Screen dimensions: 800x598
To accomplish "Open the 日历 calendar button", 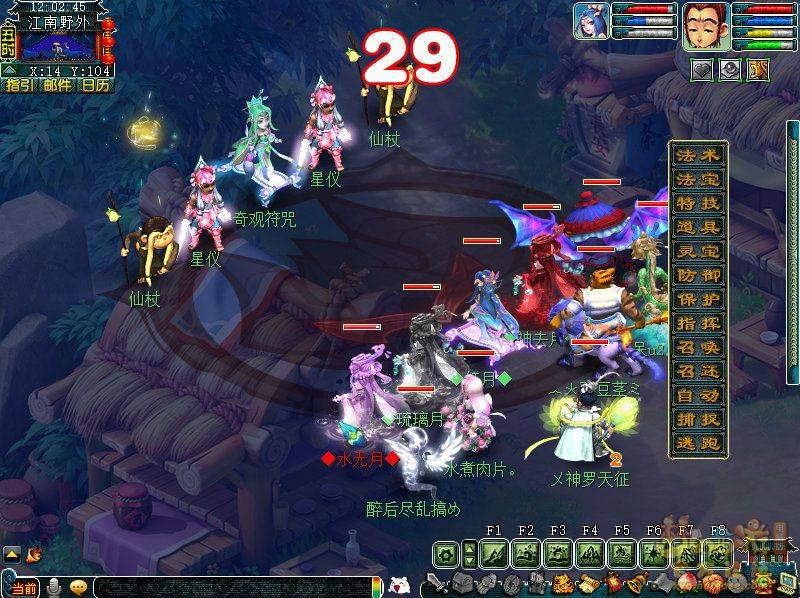I will tap(96, 85).
